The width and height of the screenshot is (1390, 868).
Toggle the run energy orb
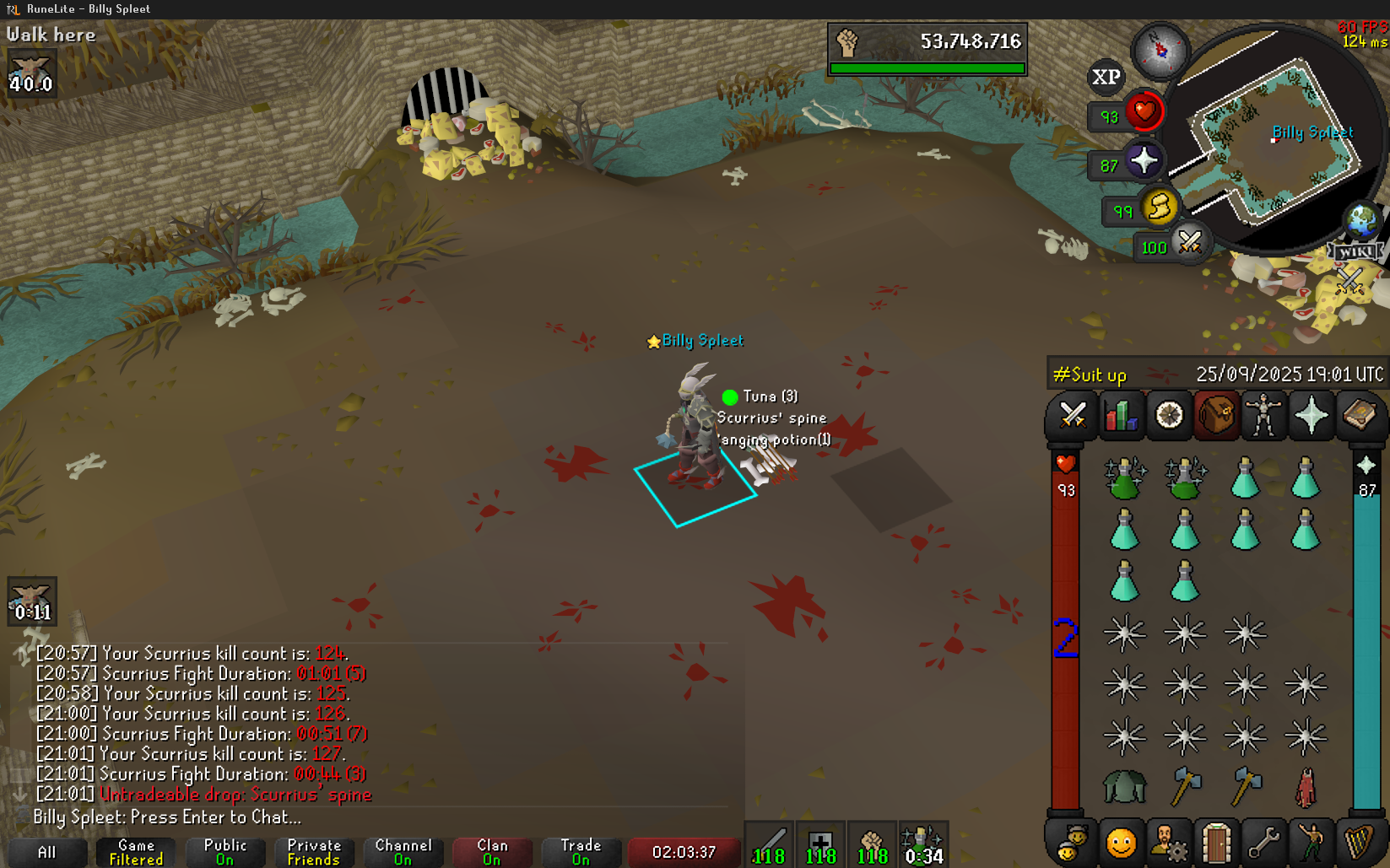coord(1159,207)
